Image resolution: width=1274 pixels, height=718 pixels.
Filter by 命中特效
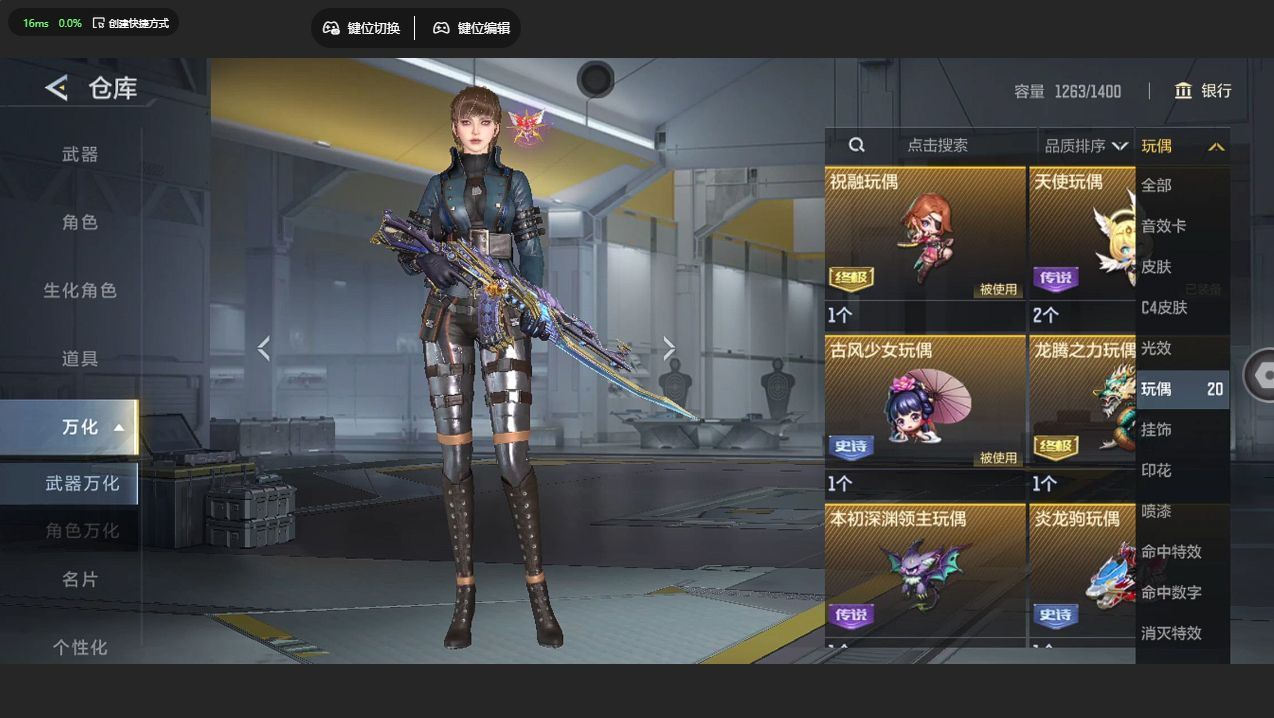(x=1171, y=551)
